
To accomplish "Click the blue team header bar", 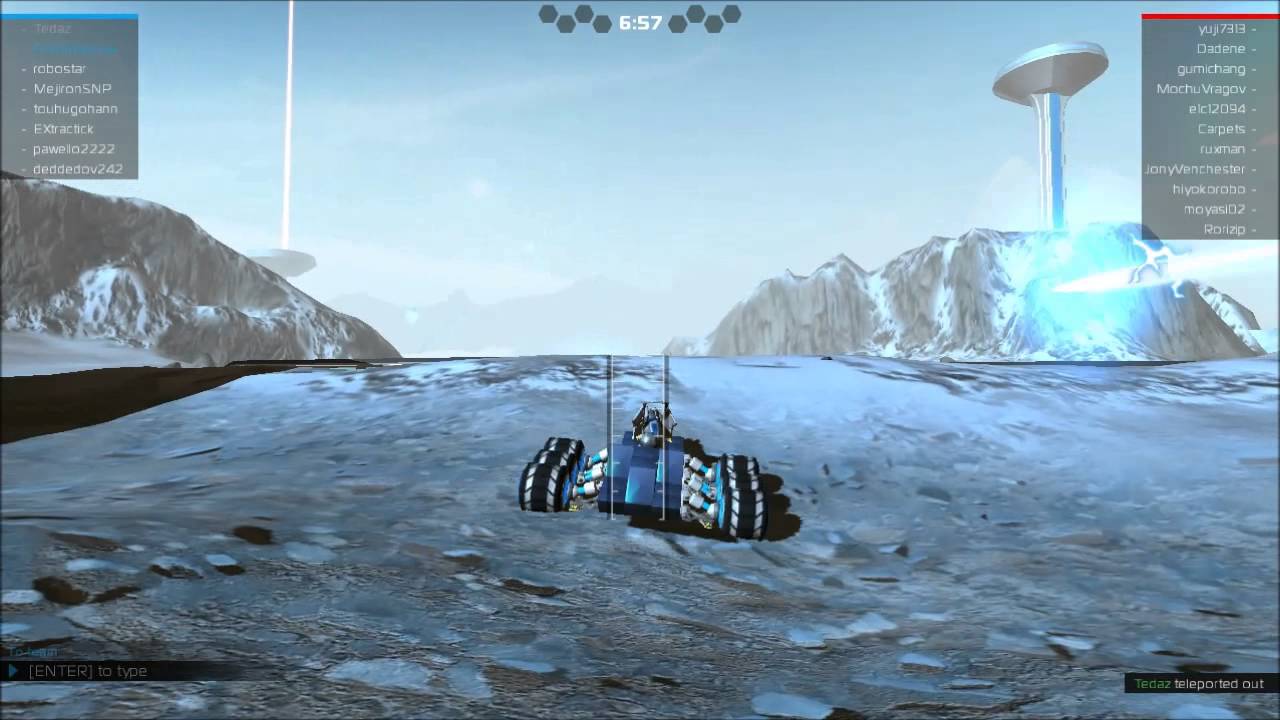I will tap(70, 14).
